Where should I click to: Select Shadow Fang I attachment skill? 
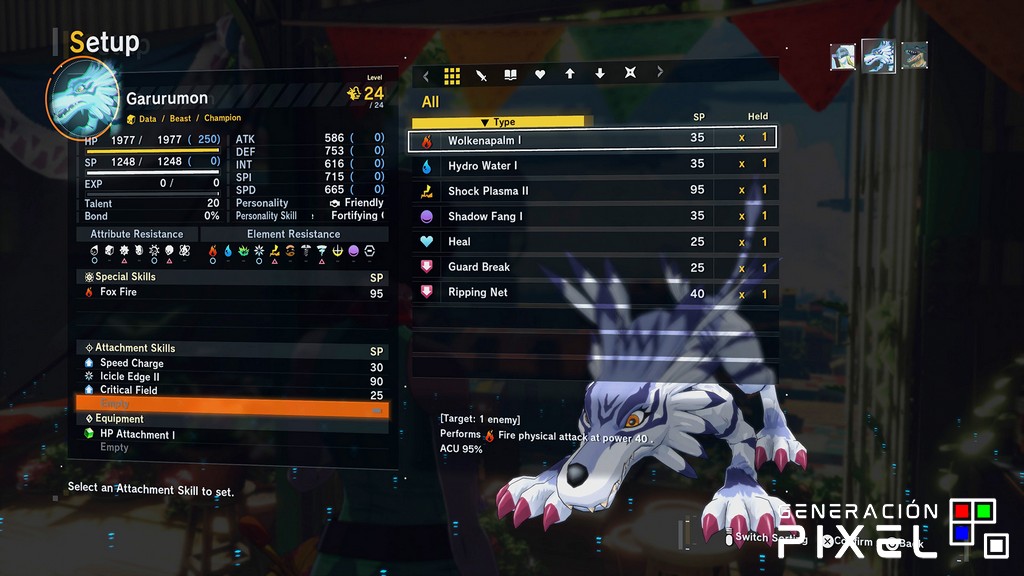click(x=592, y=216)
